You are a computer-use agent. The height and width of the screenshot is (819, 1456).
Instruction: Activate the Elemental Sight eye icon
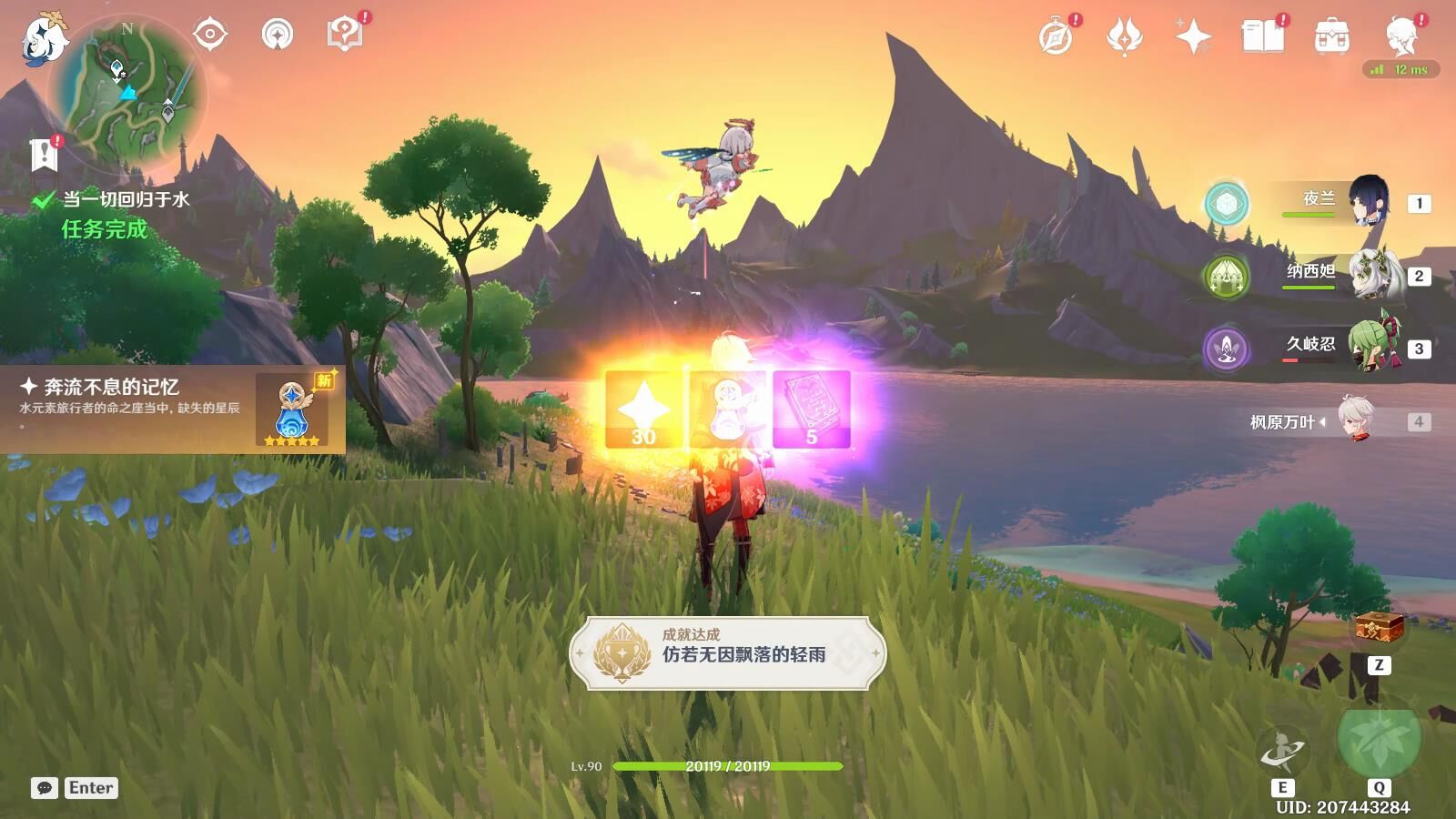211,36
